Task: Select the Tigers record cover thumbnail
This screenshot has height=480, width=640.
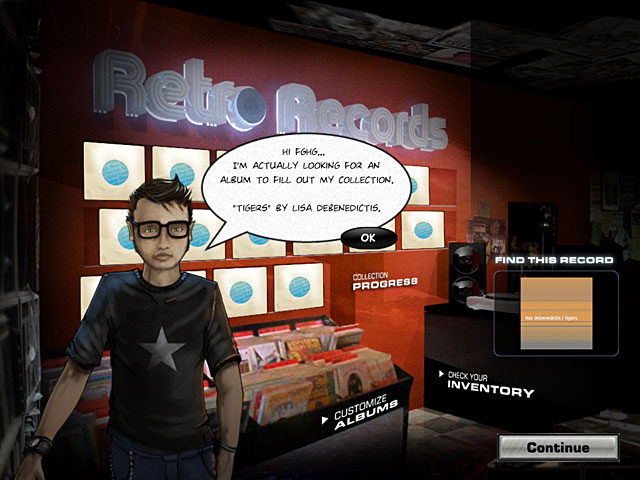Action: click(556, 314)
